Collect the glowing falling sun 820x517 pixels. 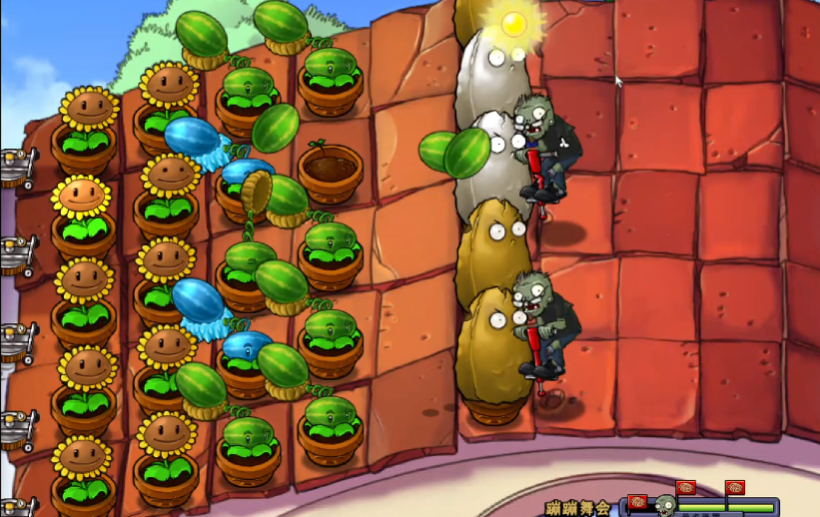[x=514, y=24]
